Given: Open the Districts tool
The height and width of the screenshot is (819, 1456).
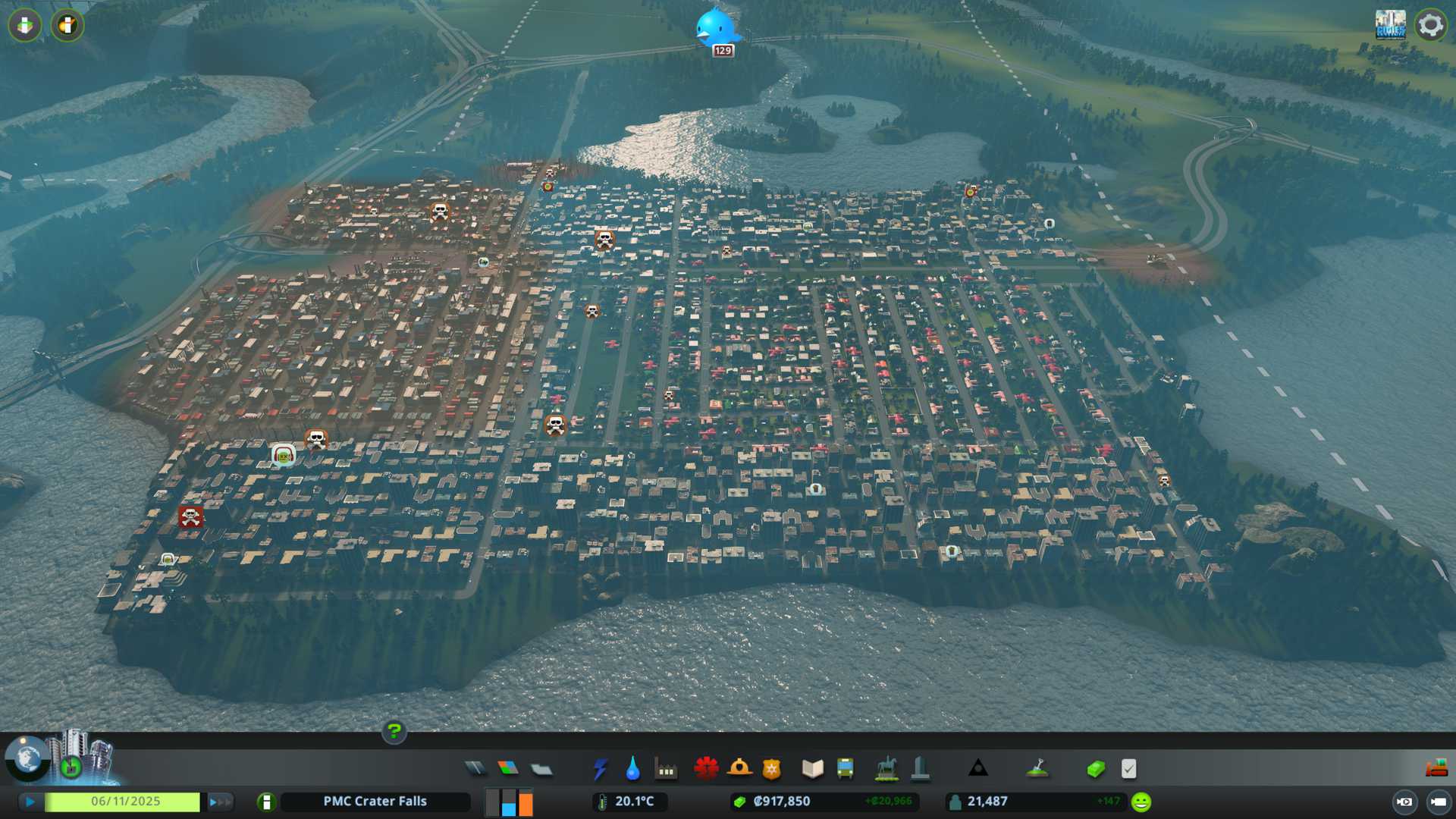Looking at the screenshot, I should point(541,769).
